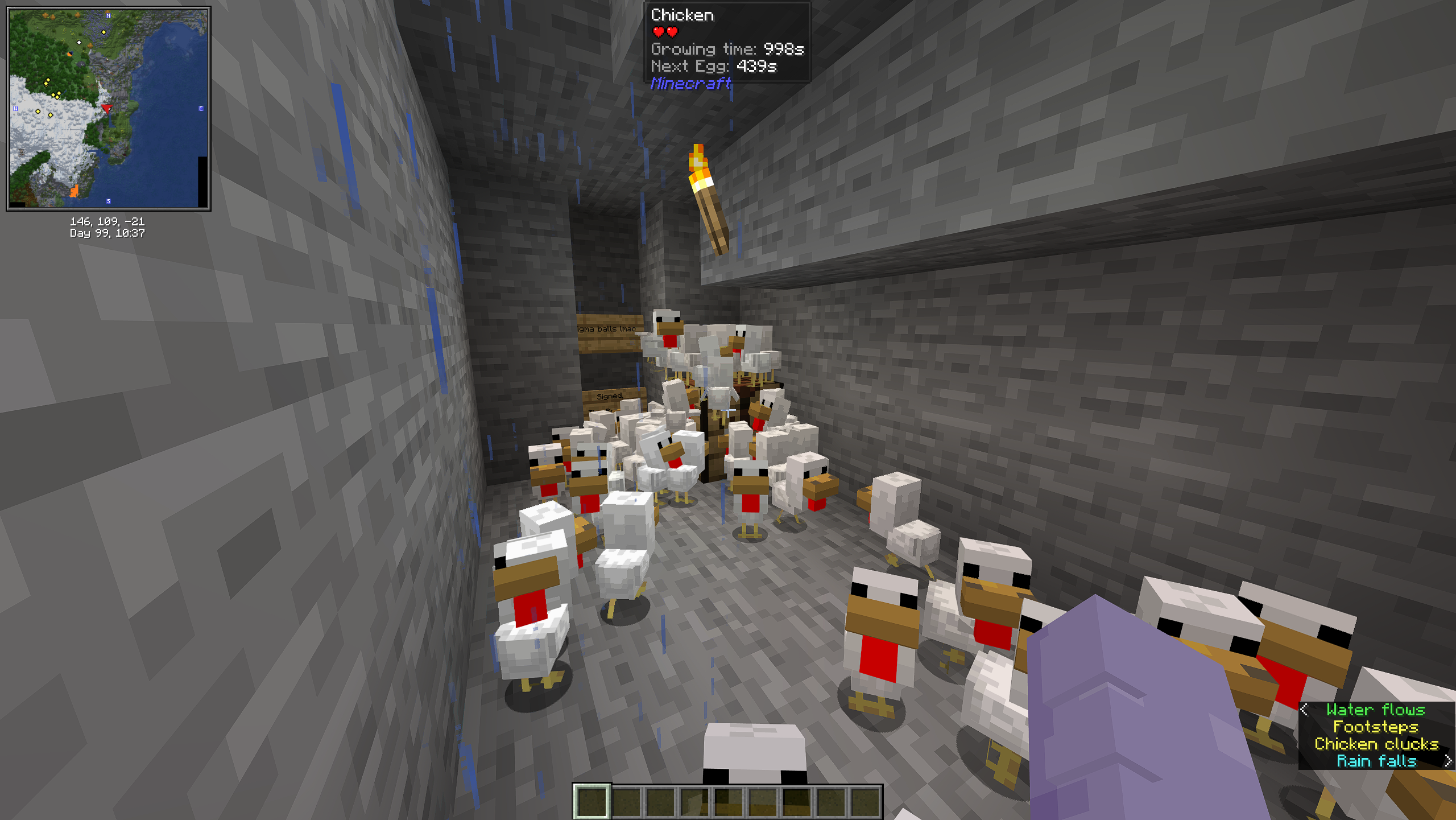Select the highlighted first hotbar slot
The width and height of the screenshot is (1456, 820).
pos(591,801)
